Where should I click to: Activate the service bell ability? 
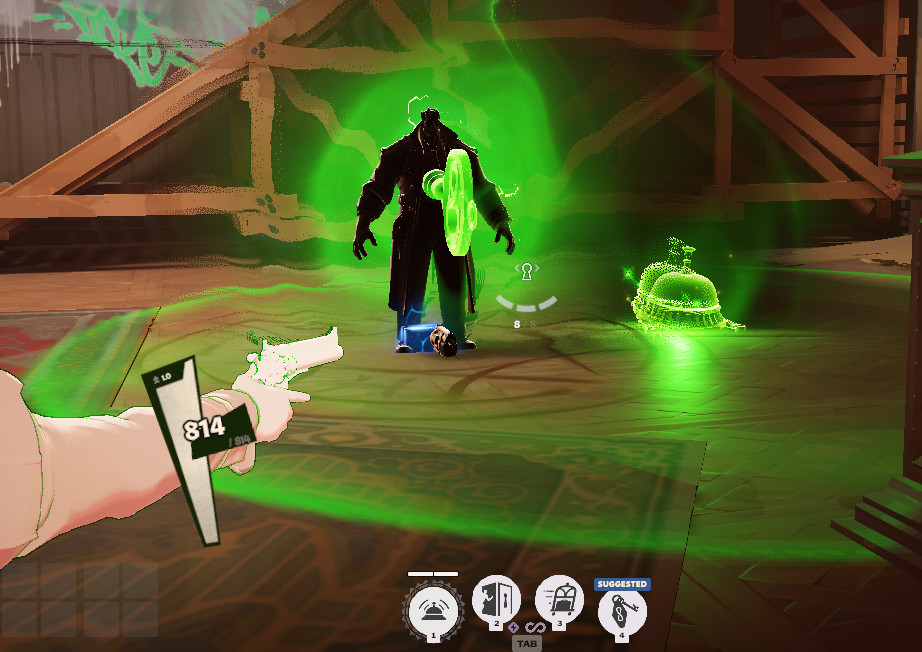click(x=434, y=608)
